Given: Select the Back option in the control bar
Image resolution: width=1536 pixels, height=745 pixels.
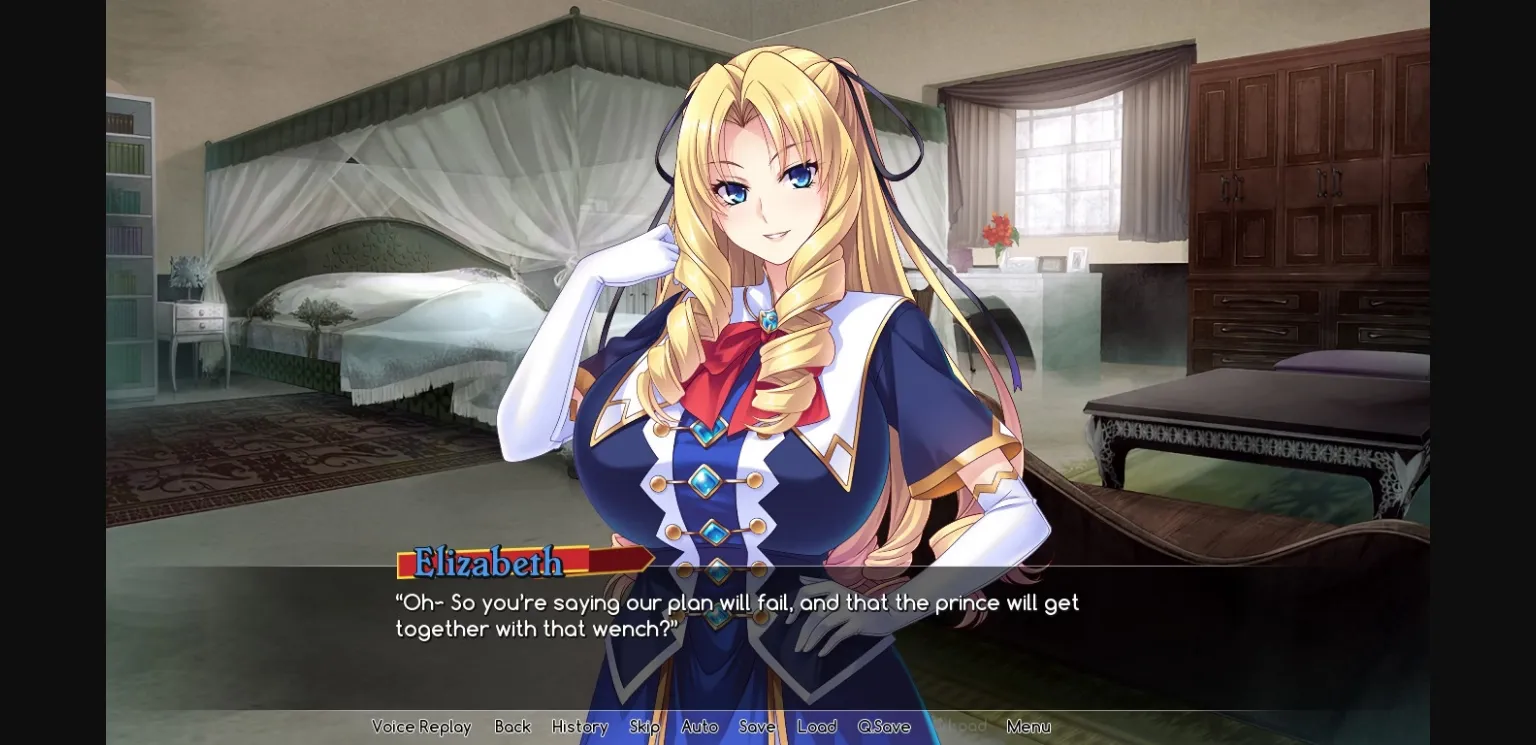Looking at the screenshot, I should tap(512, 727).
